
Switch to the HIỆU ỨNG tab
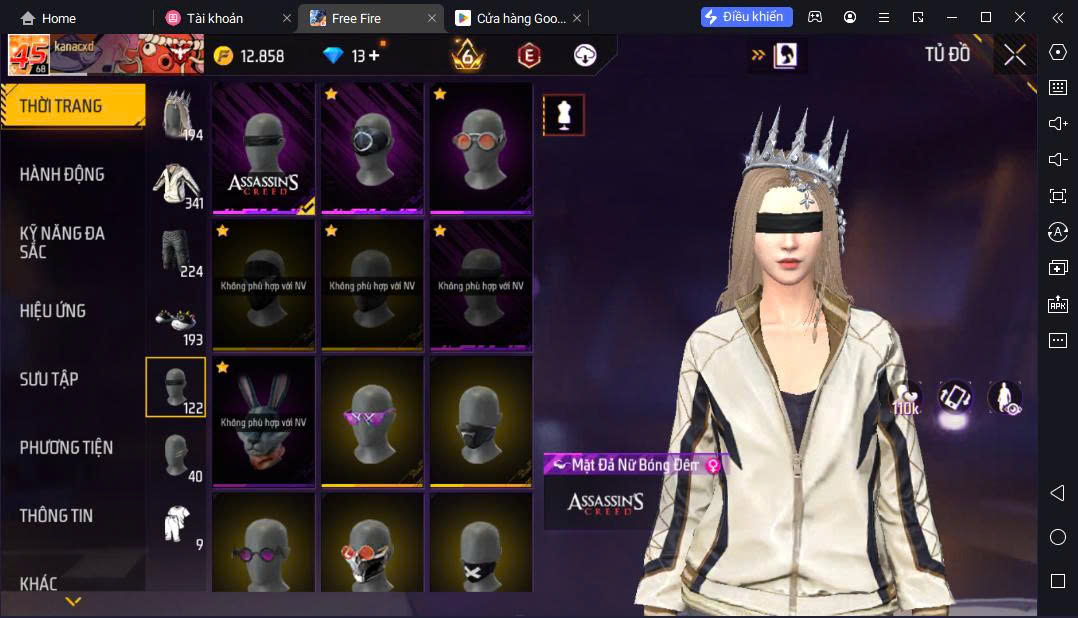53,311
